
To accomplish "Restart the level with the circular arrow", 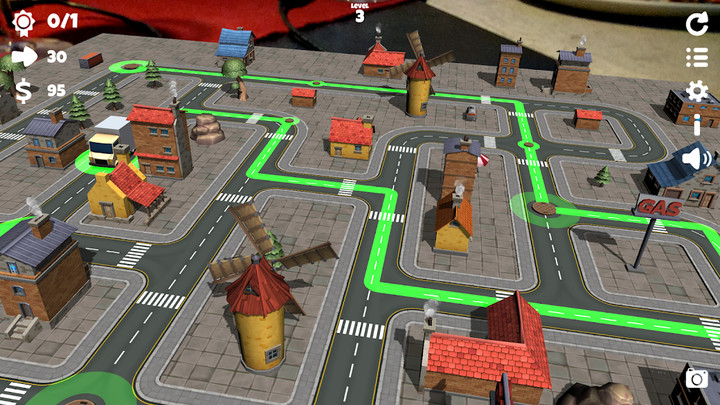I will (697, 24).
